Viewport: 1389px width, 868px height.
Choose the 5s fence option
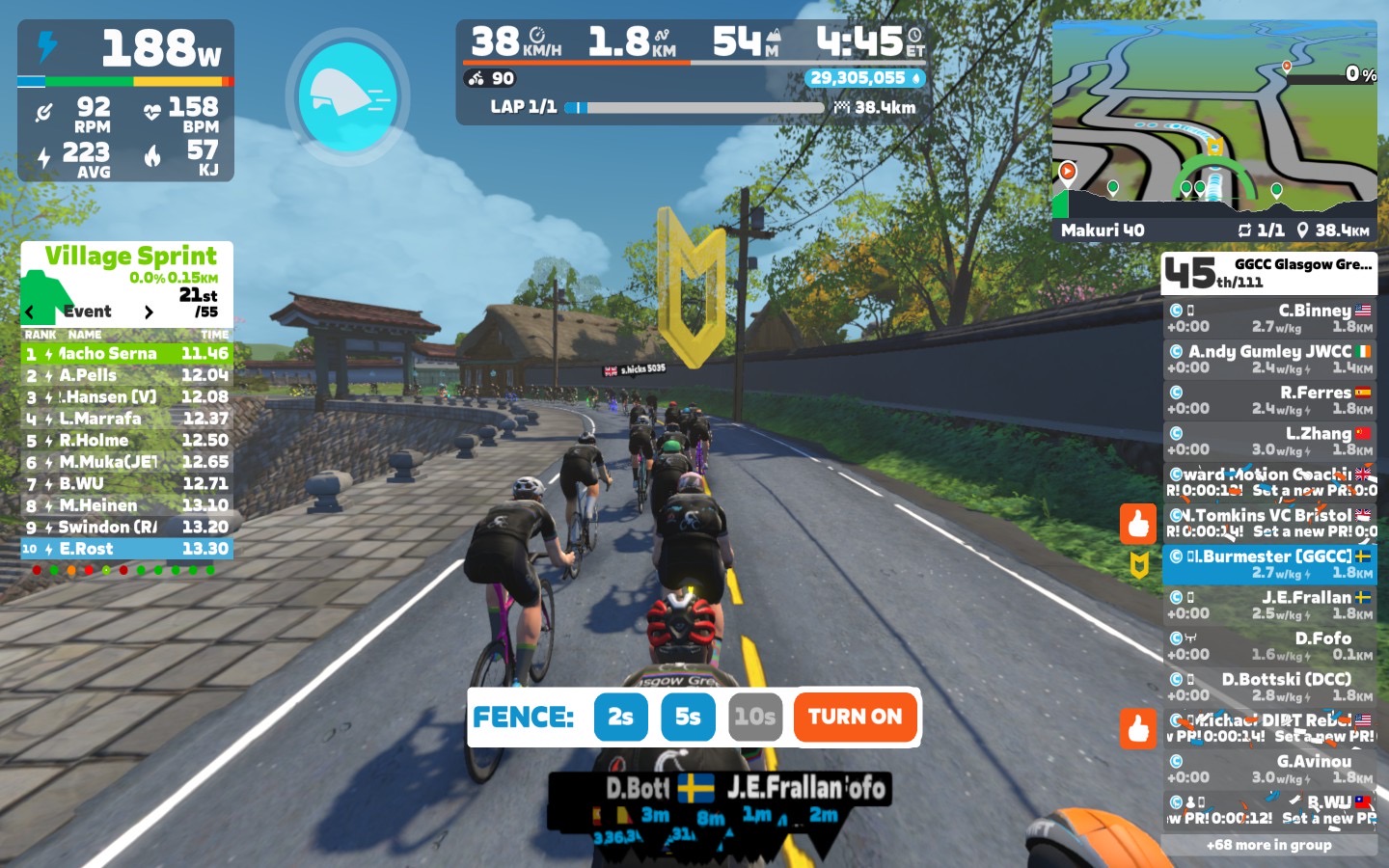[688, 717]
